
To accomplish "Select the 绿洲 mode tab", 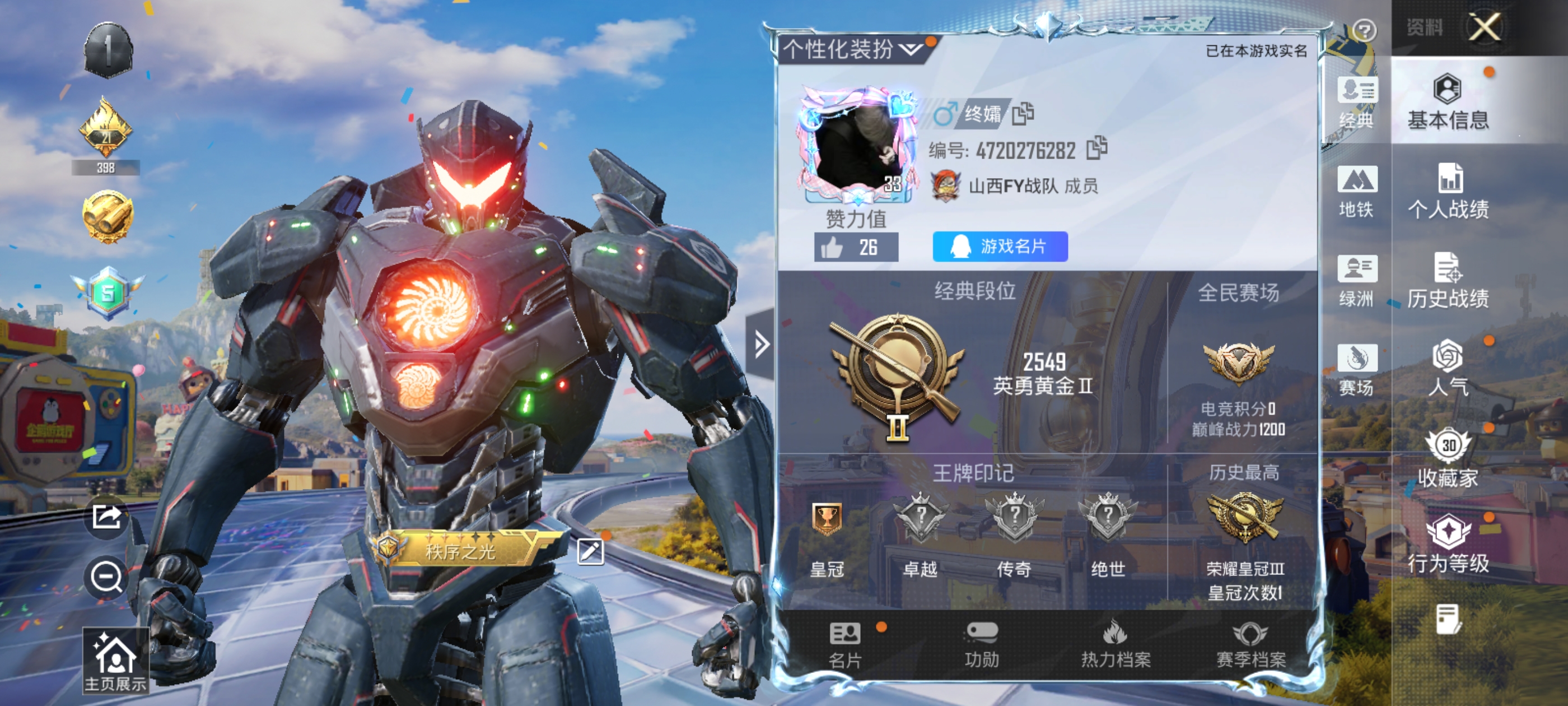I will coord(1356,281).
